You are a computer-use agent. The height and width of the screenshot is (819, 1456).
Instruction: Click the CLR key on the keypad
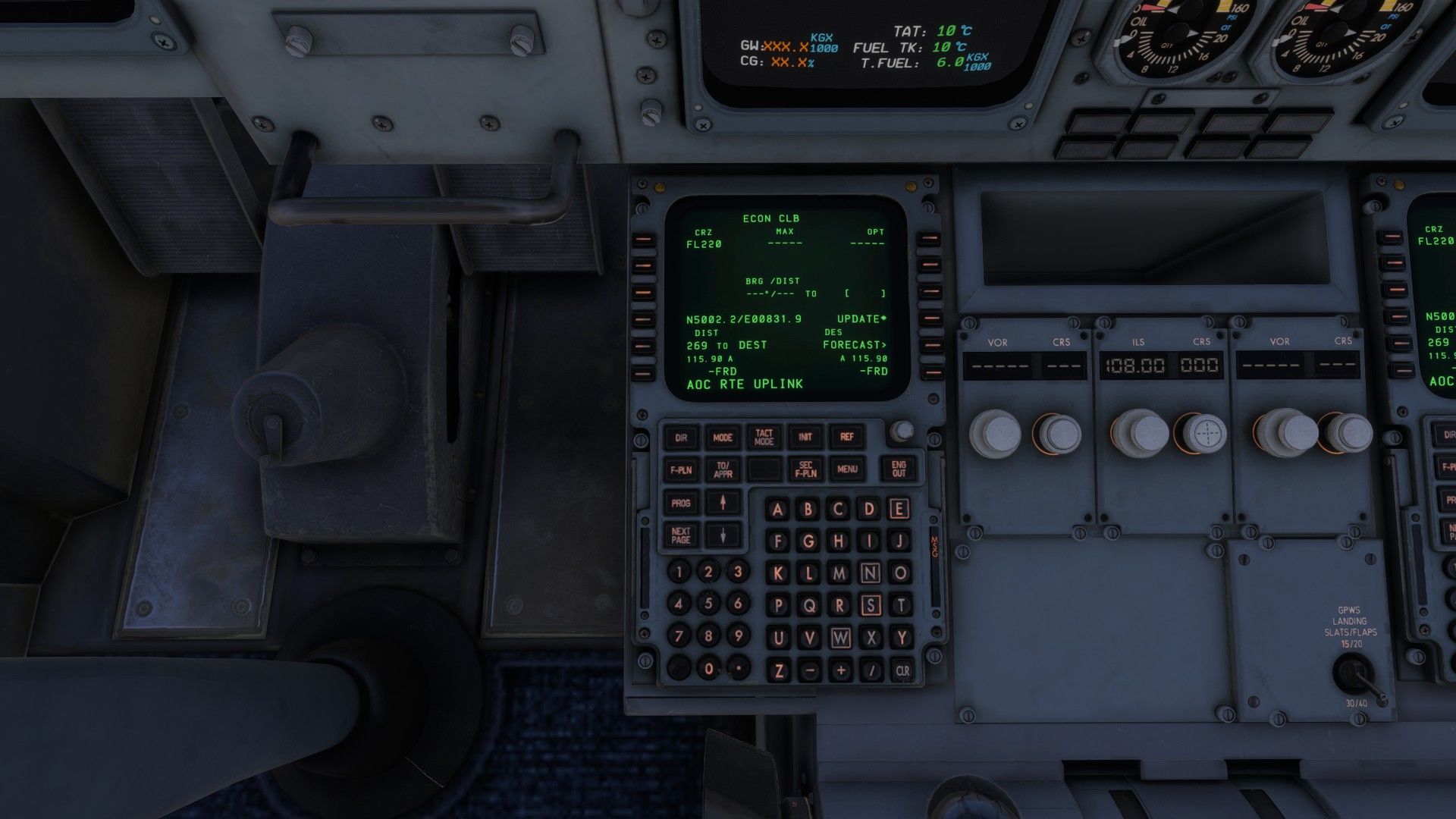click(x=902, y=670)
